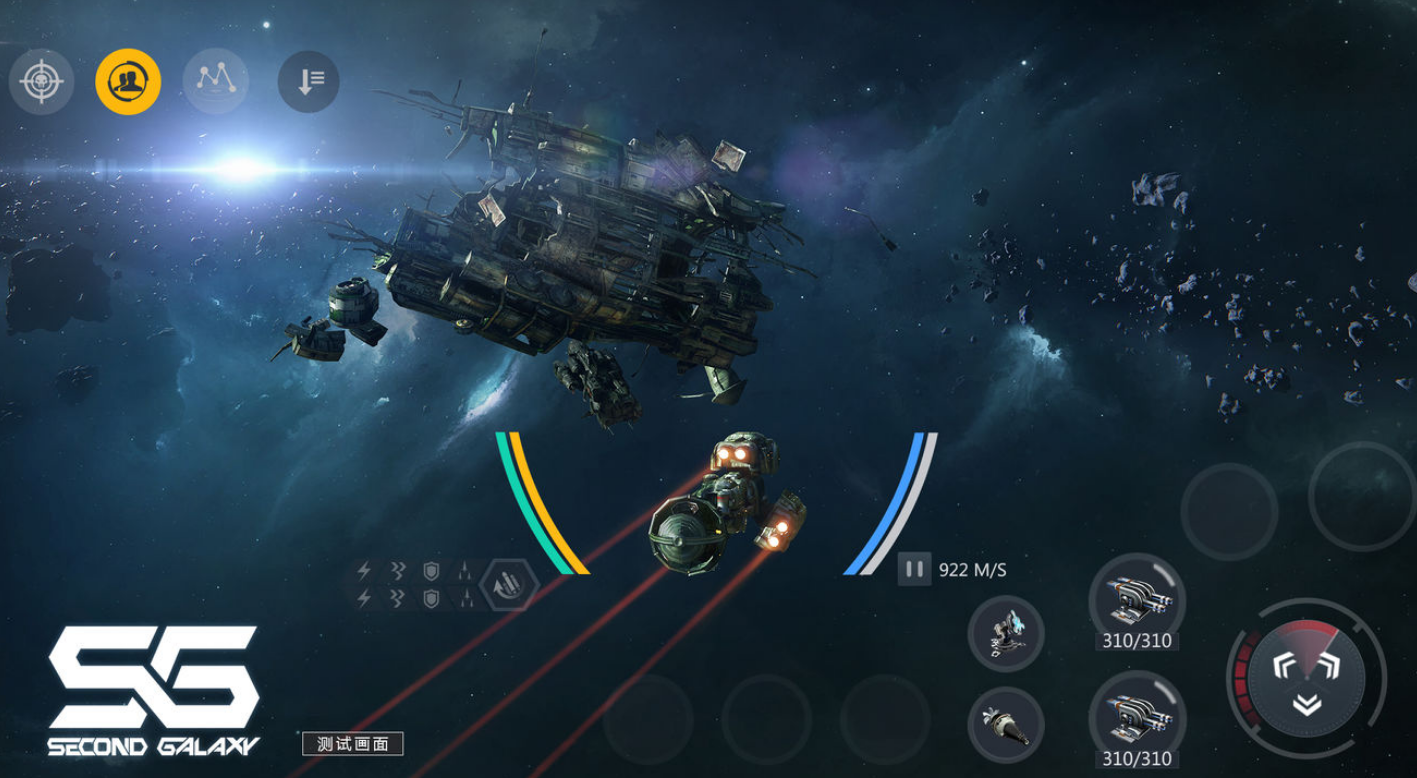Activate the hexagonal ammo reload button
The height and width of the screenshot is (778, 1417).
508,585
